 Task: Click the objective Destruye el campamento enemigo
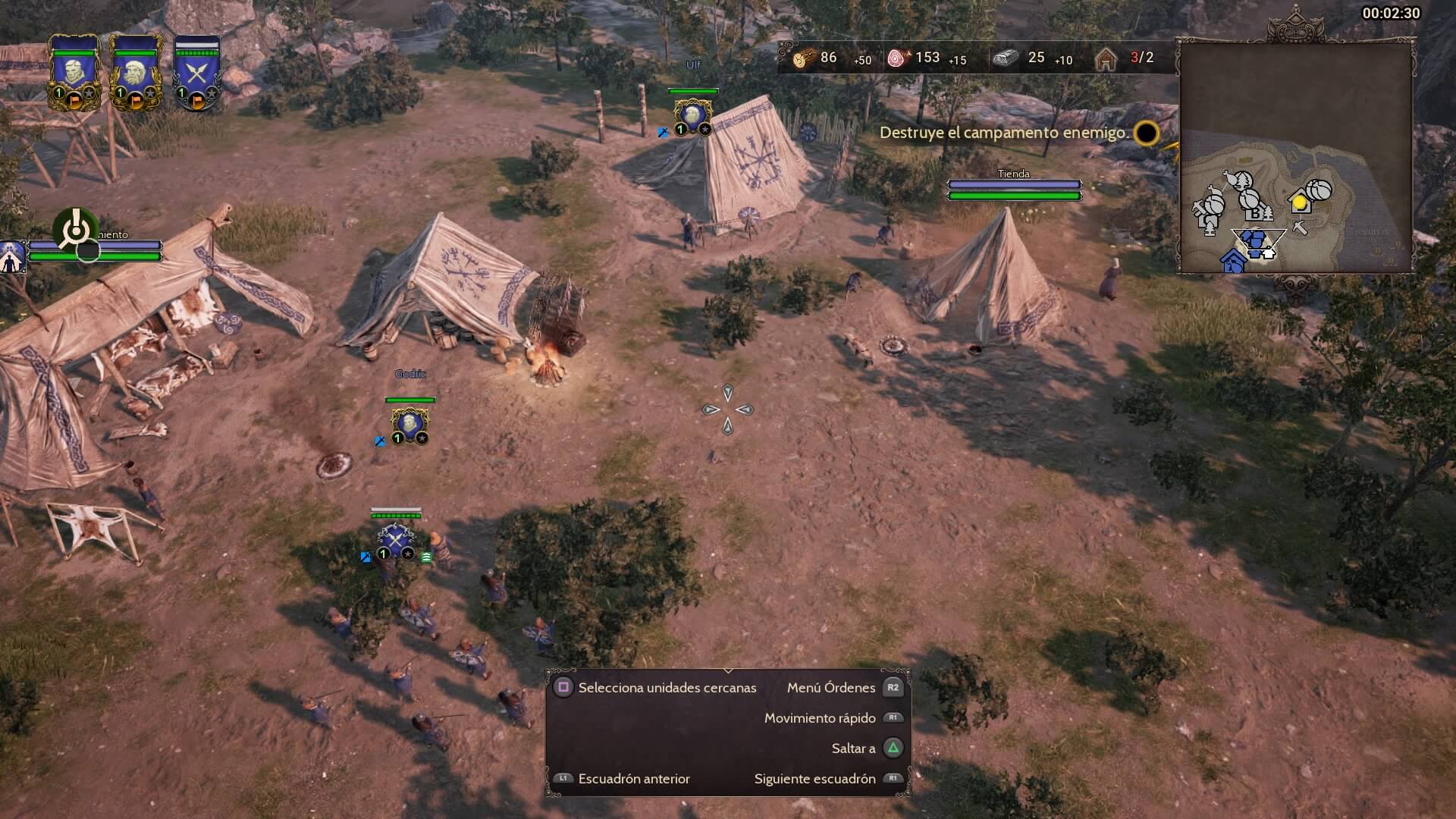coord(1003,133)
